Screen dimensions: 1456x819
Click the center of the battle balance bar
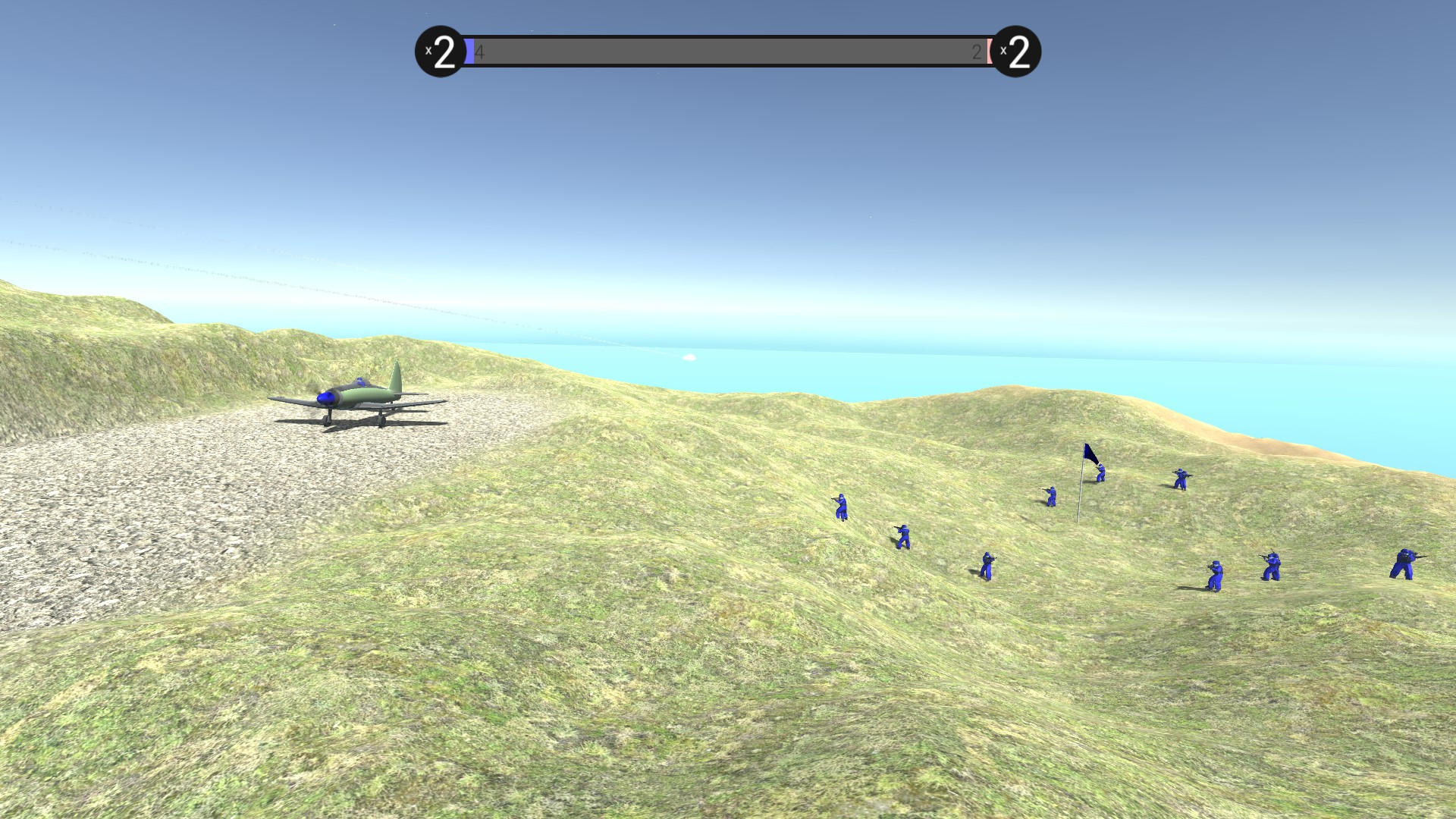(x=728, y=52)
